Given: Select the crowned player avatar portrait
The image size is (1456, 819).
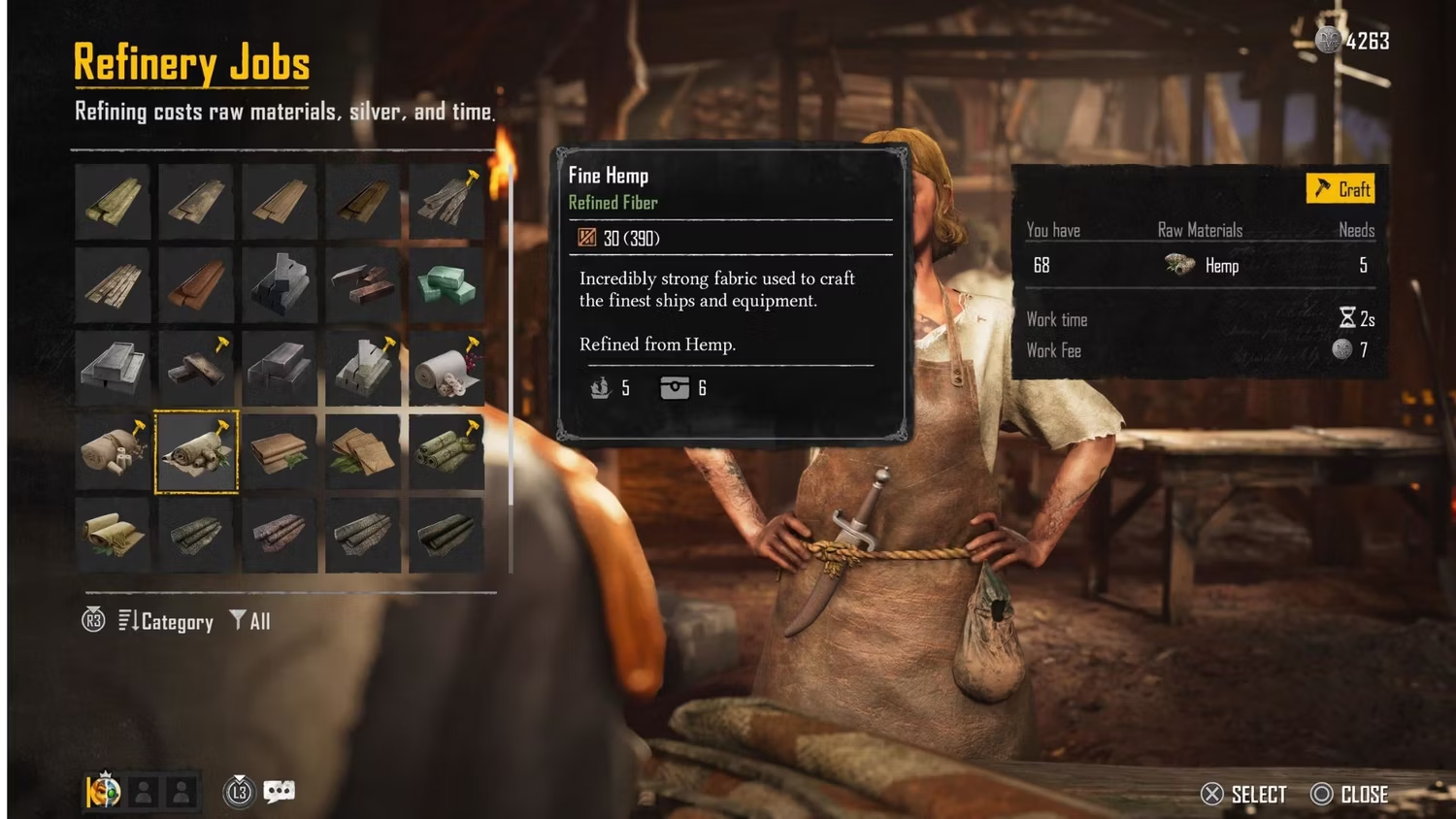Looking at the screenshot, I should tap(103, 792).
